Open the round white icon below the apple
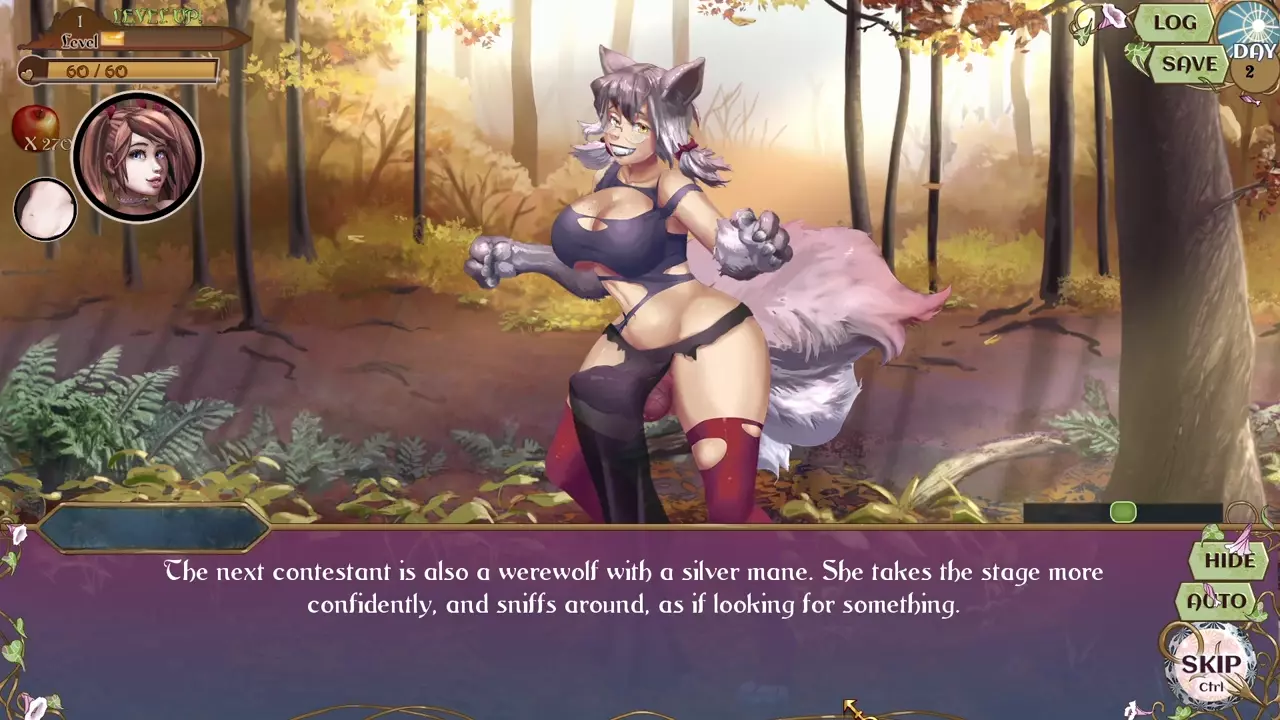Screen dimensions: 1280x720 point(45,209)
